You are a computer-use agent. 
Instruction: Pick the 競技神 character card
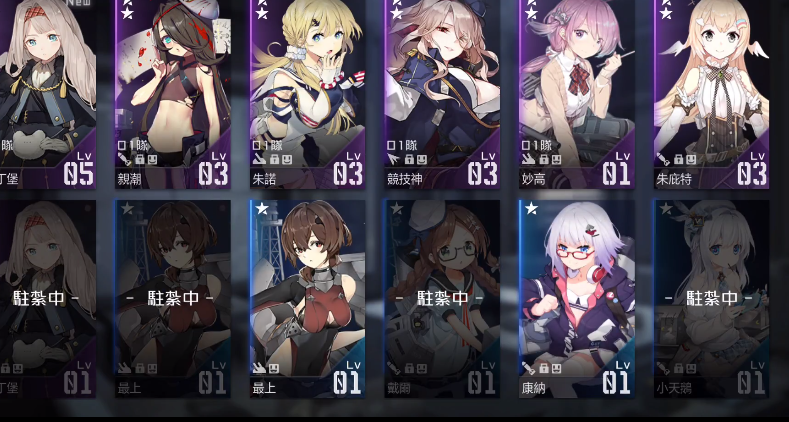[x=442, y=93]
